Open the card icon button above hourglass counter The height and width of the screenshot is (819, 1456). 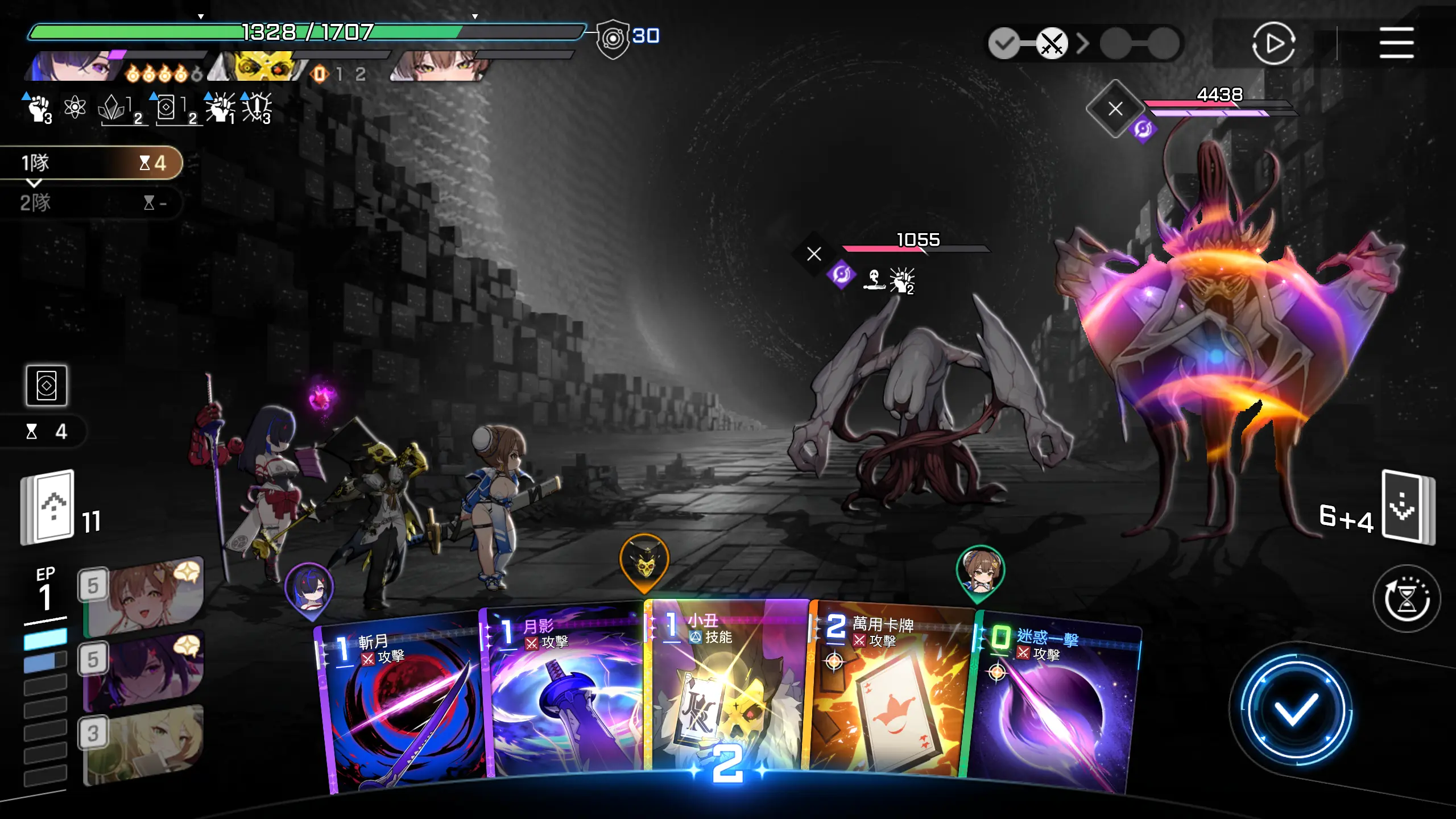(x=47, y=386)
